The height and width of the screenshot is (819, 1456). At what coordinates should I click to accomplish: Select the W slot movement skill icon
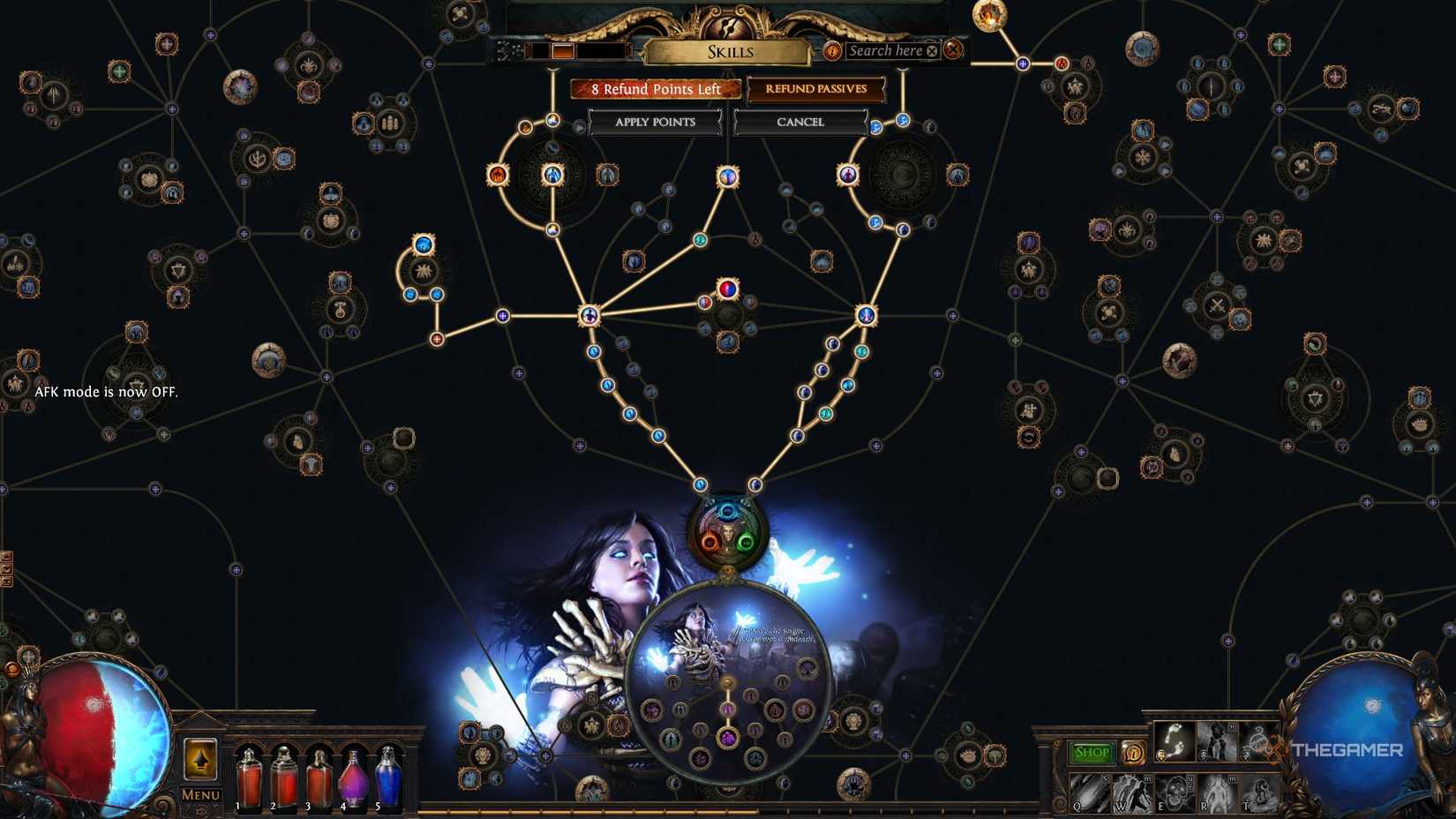tap(1131, 794)
